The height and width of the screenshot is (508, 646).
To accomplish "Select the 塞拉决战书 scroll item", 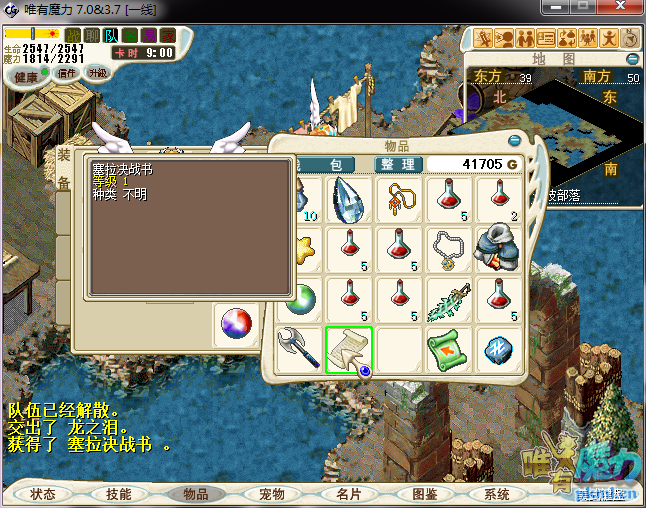I will [349, 349].
